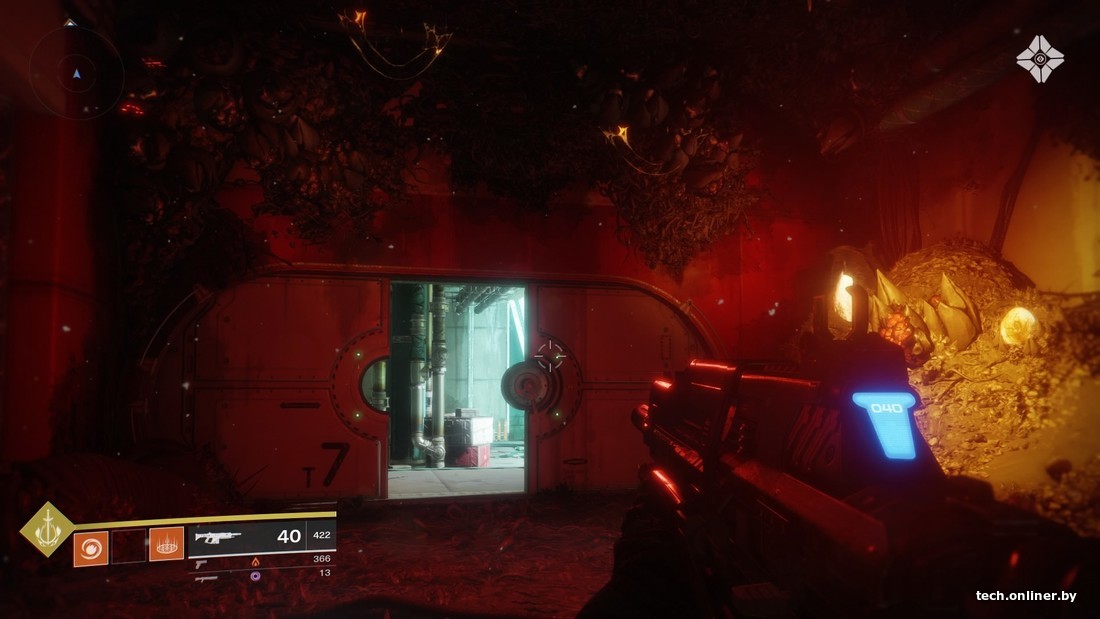Image resolution: width=1100 pixels, height=619 pixels.
Task: Select the equipped auto rifle icon
Action: [x=217, y=537]
